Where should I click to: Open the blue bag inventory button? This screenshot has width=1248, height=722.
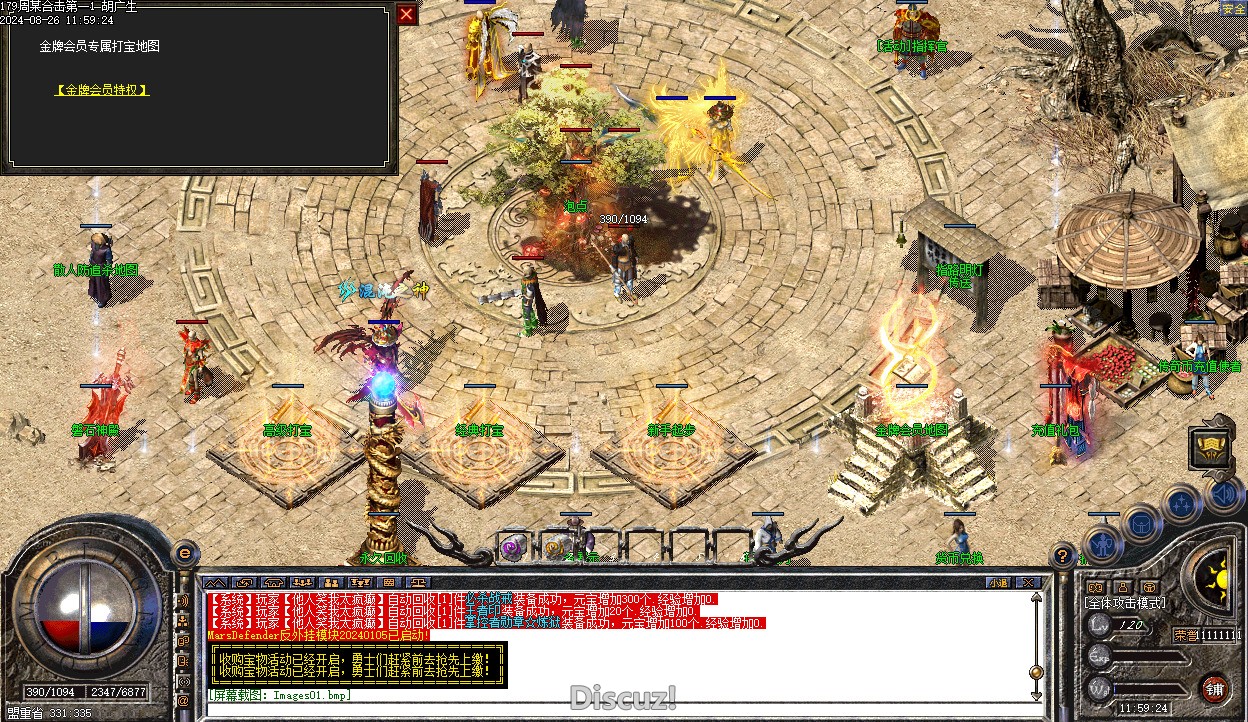point(1141,523)
